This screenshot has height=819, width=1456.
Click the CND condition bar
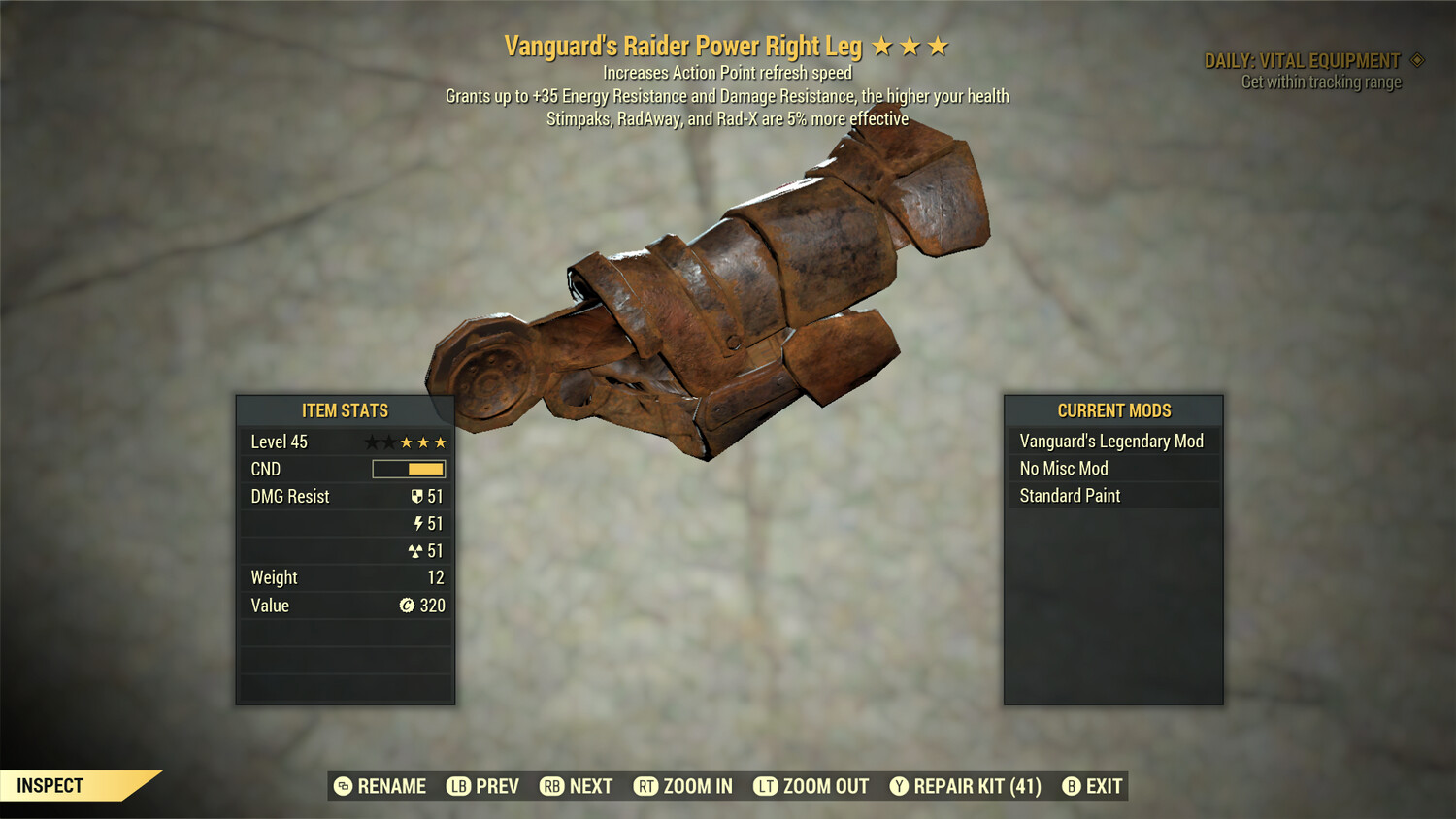(408, 469)
